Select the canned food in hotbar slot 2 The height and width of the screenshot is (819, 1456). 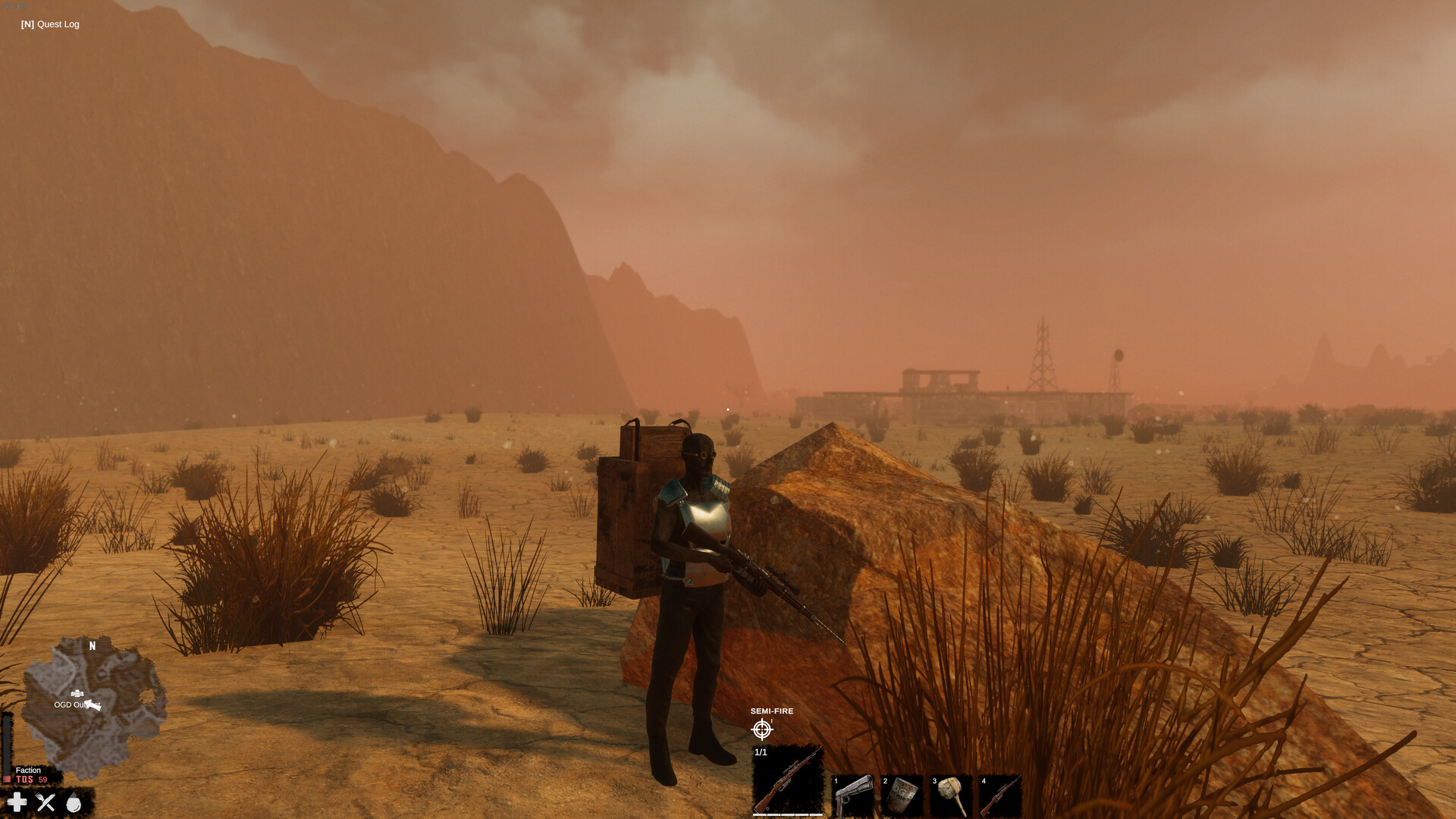point(902,793)
